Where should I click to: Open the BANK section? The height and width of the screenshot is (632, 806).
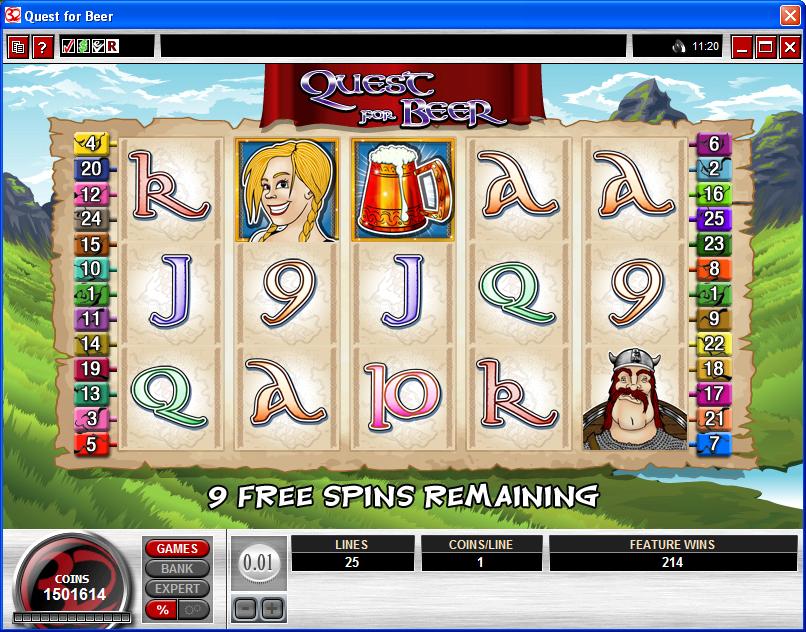pyautogui.click(x=177, y=569)
